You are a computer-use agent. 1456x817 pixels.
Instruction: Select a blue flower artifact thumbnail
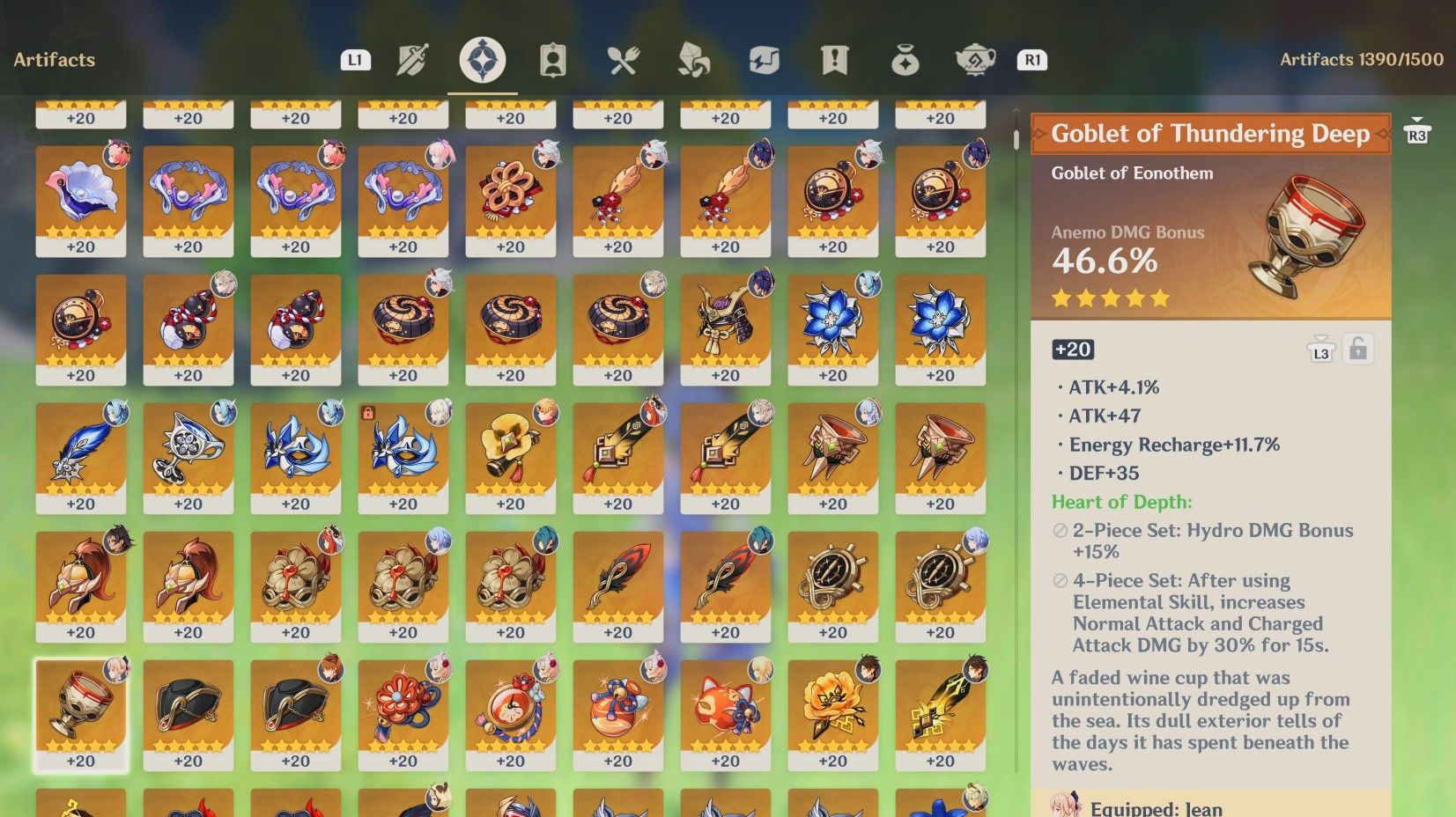pyautogui.click(x=832, y=326)
